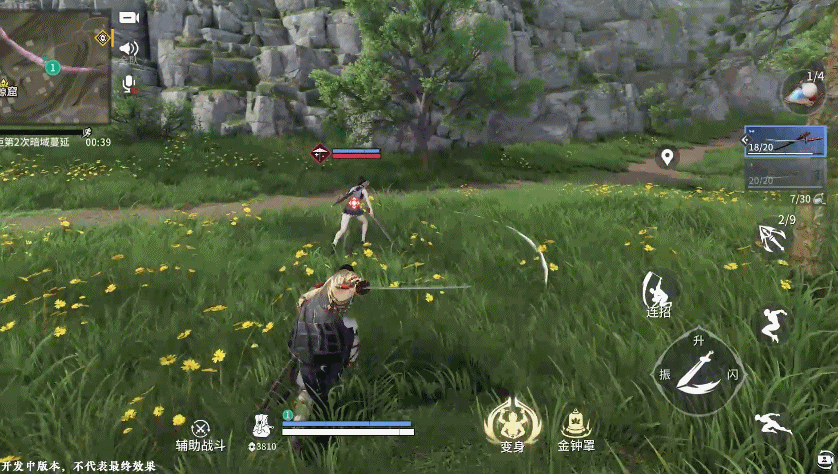Tap the sprint dash figure icon
The height and width of the screenshot is (474, 838).
[772, 421]
